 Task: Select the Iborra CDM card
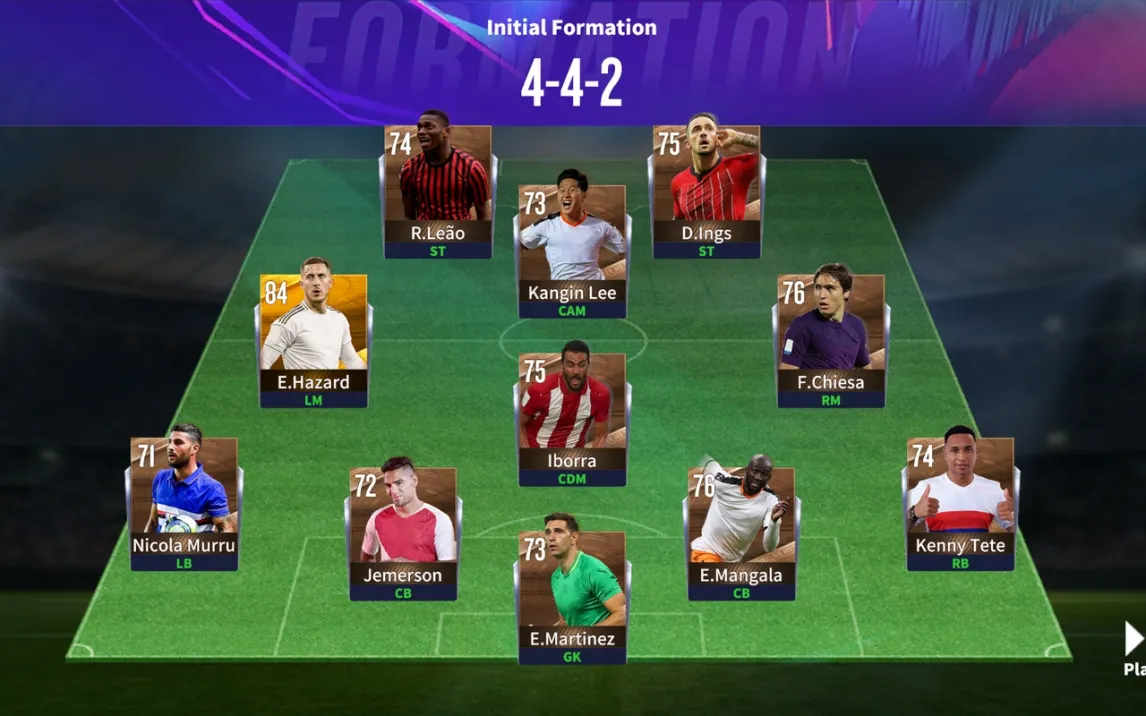click(x=572, y=419)
